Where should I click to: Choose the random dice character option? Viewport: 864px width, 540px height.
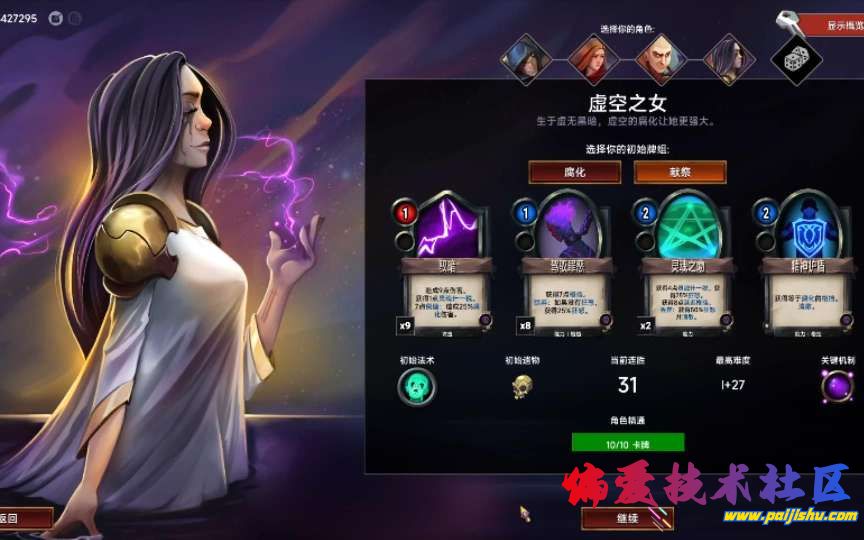pos(797,59)
